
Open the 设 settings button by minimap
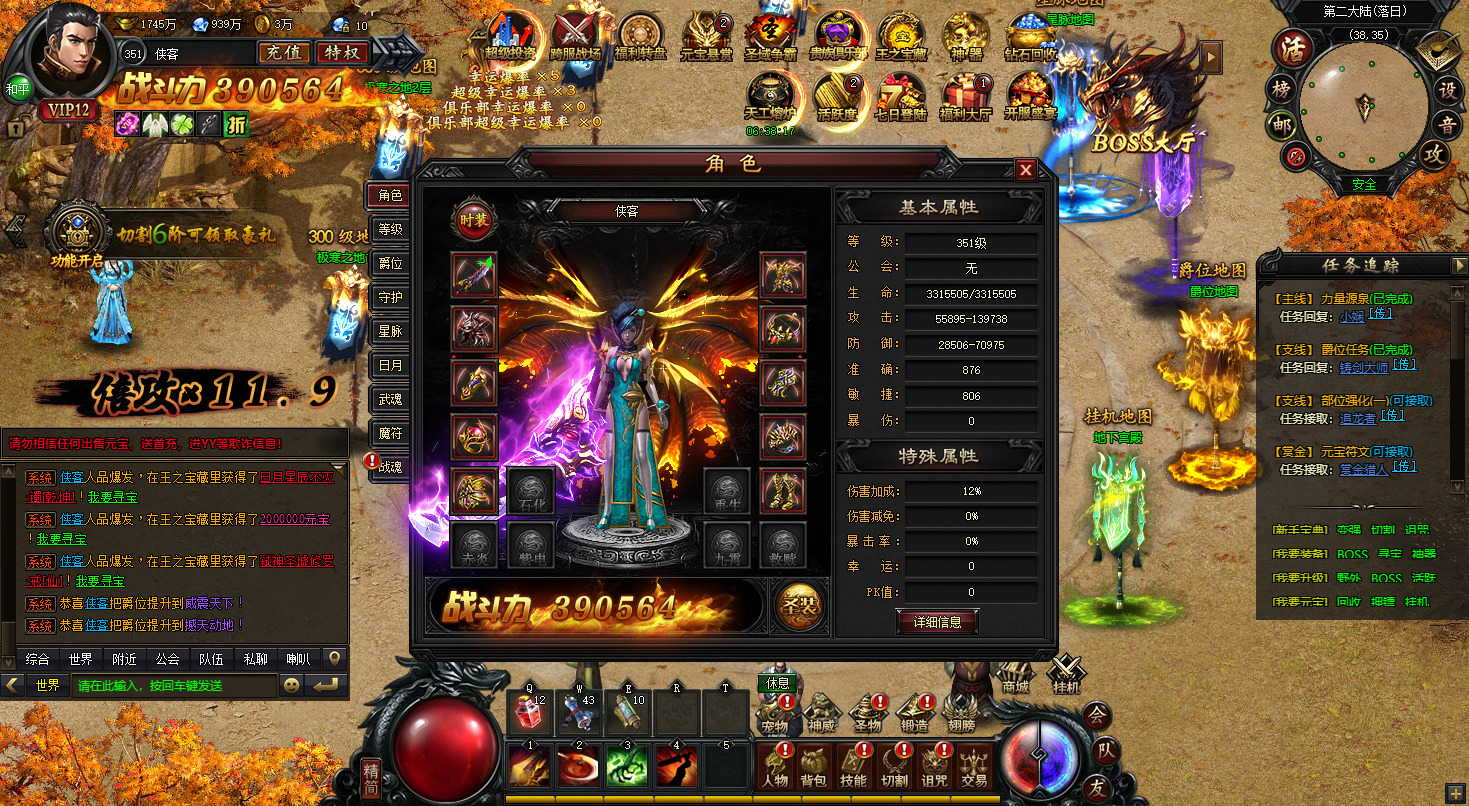coord(1446,88)
